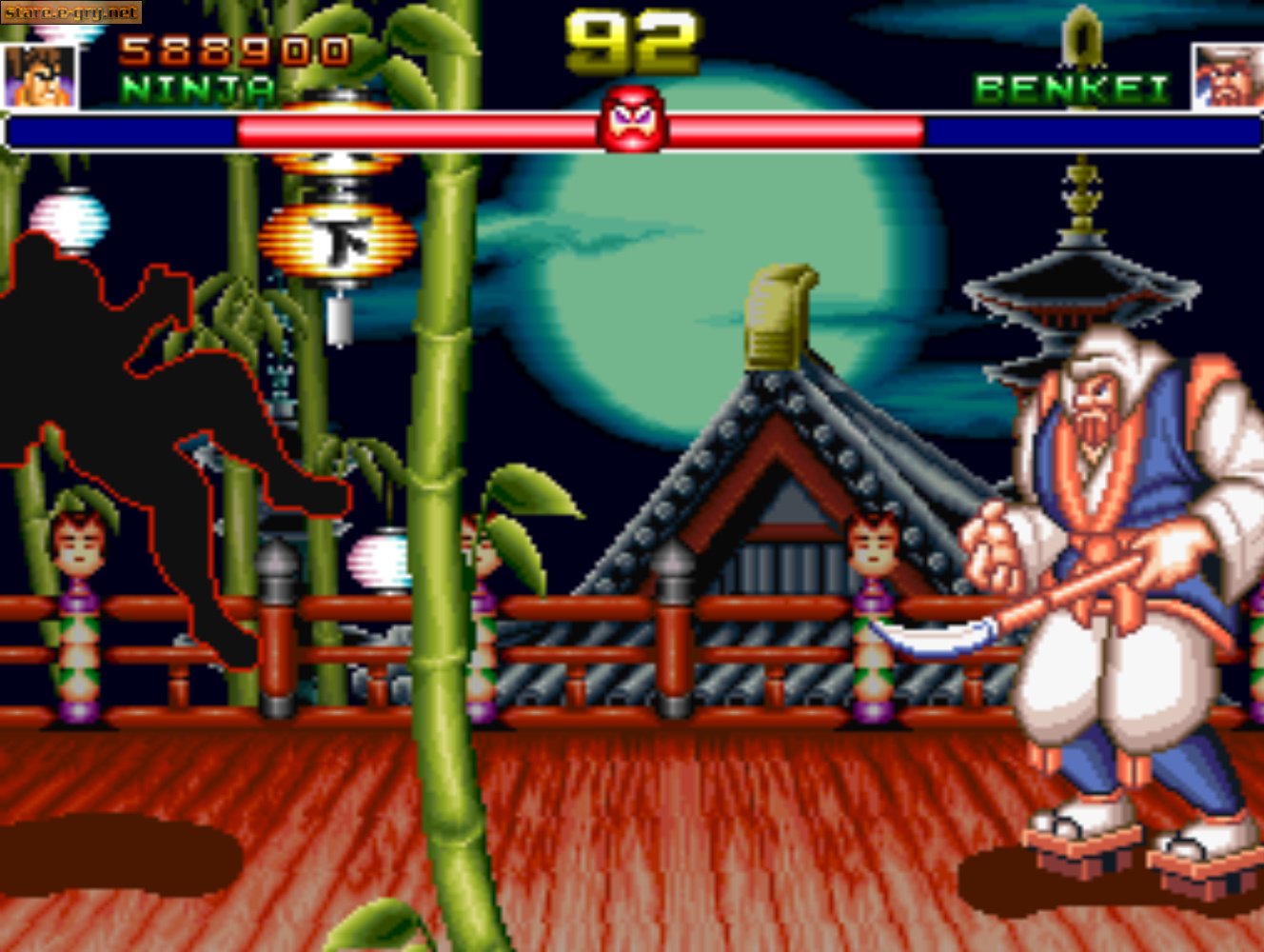Click Ninja's portrait icon top left
1264x952 pixels.
pos(38,77)
